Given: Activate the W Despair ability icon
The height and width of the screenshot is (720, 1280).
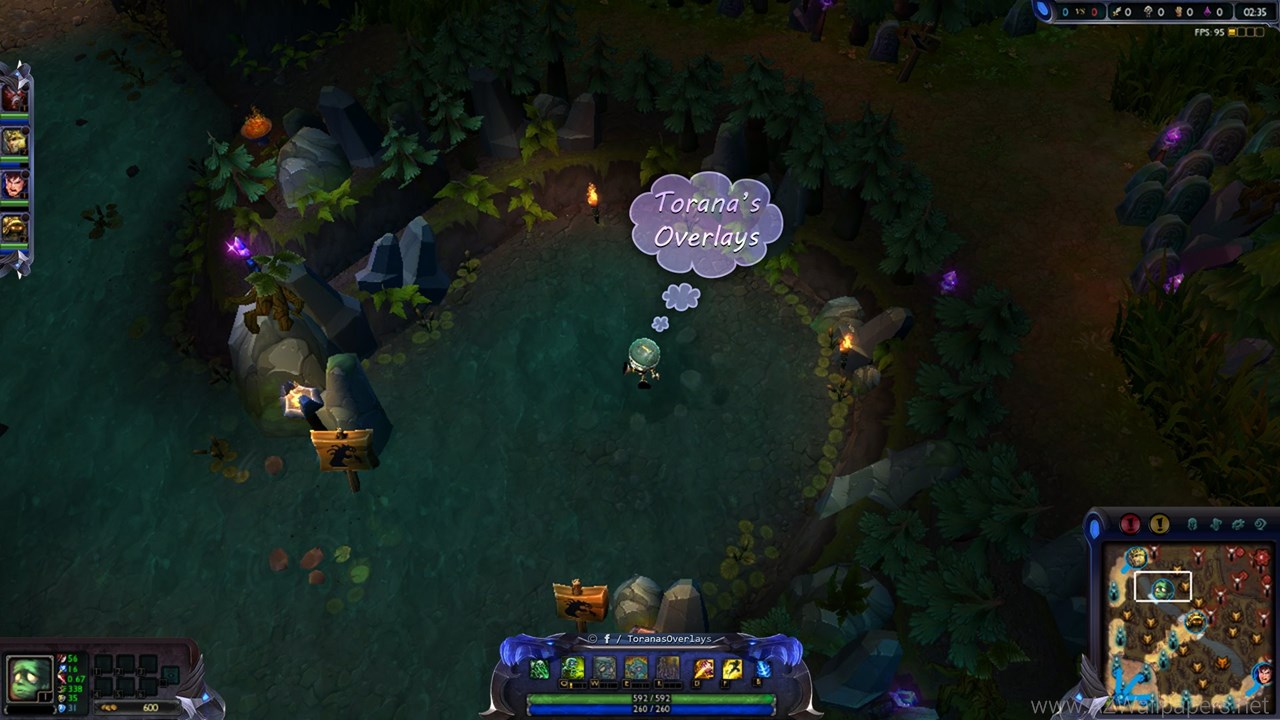Looking at the screenshot, I should [x=604, y=669].
